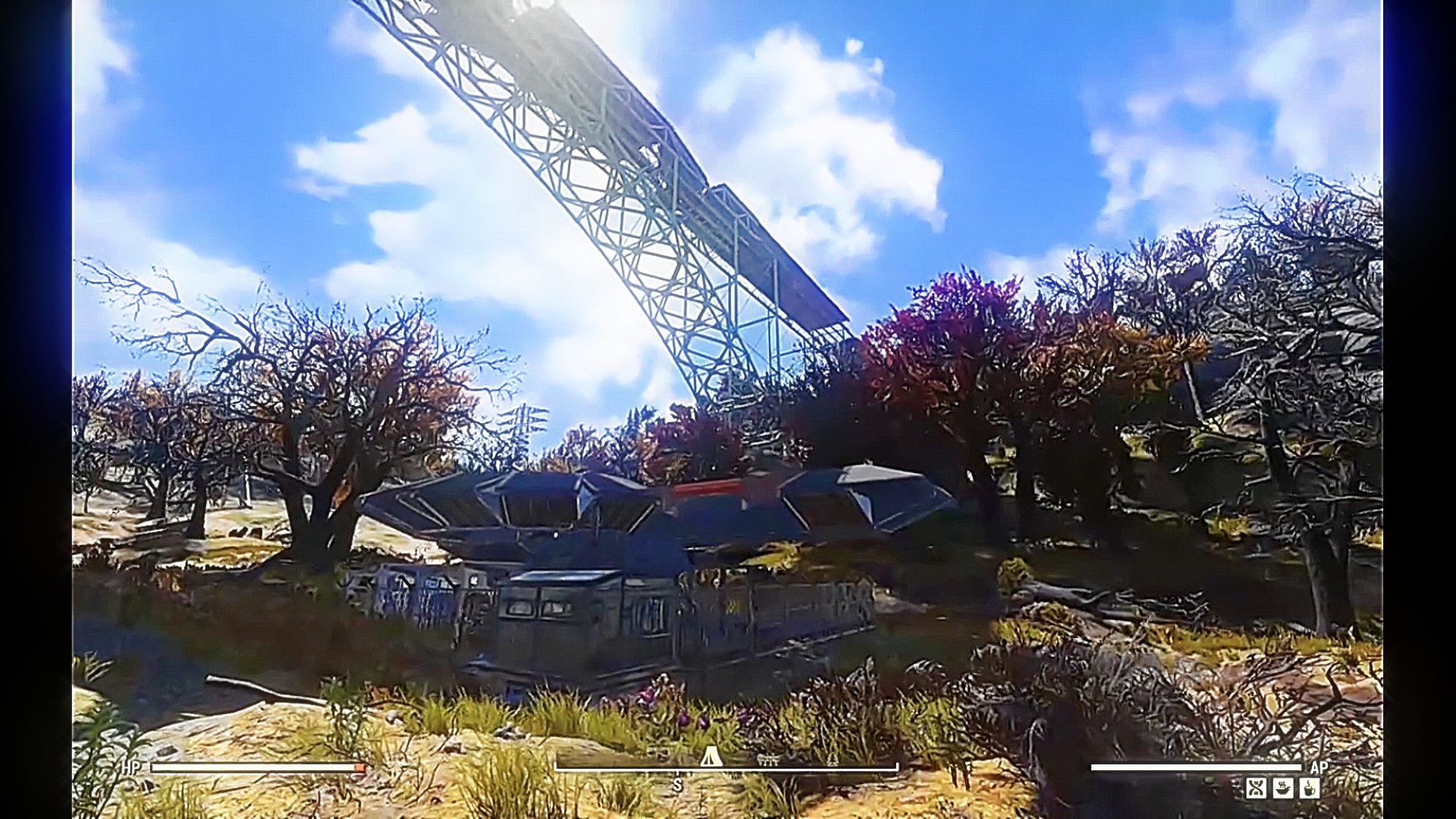Click the picnic table marker on compass
Screen dimensions: 1456x819
768,761
